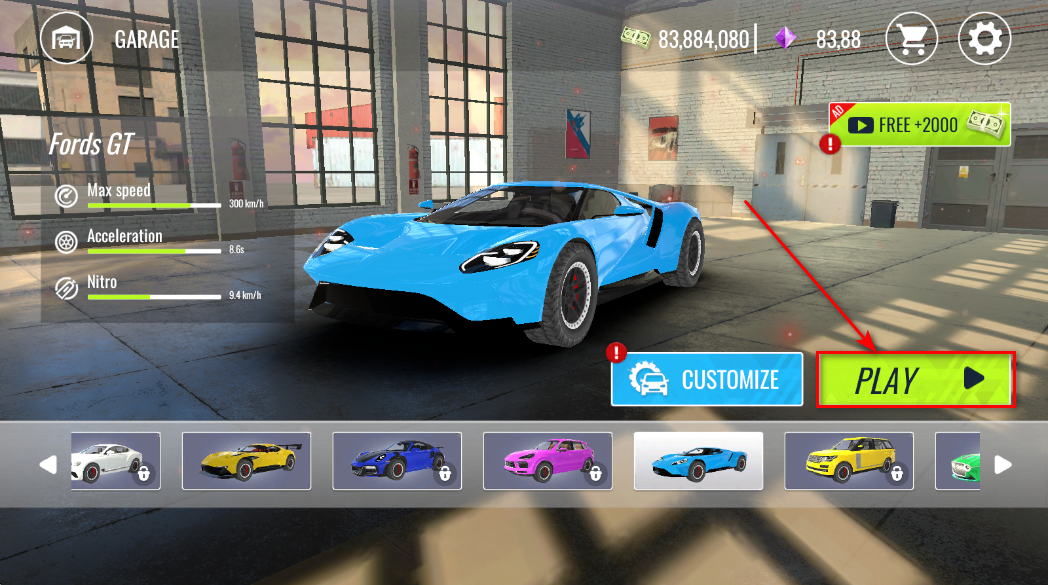Open the gear settings menu
Image resolution: width=1048 pixels, height=585 pixels.
point(984,39)
